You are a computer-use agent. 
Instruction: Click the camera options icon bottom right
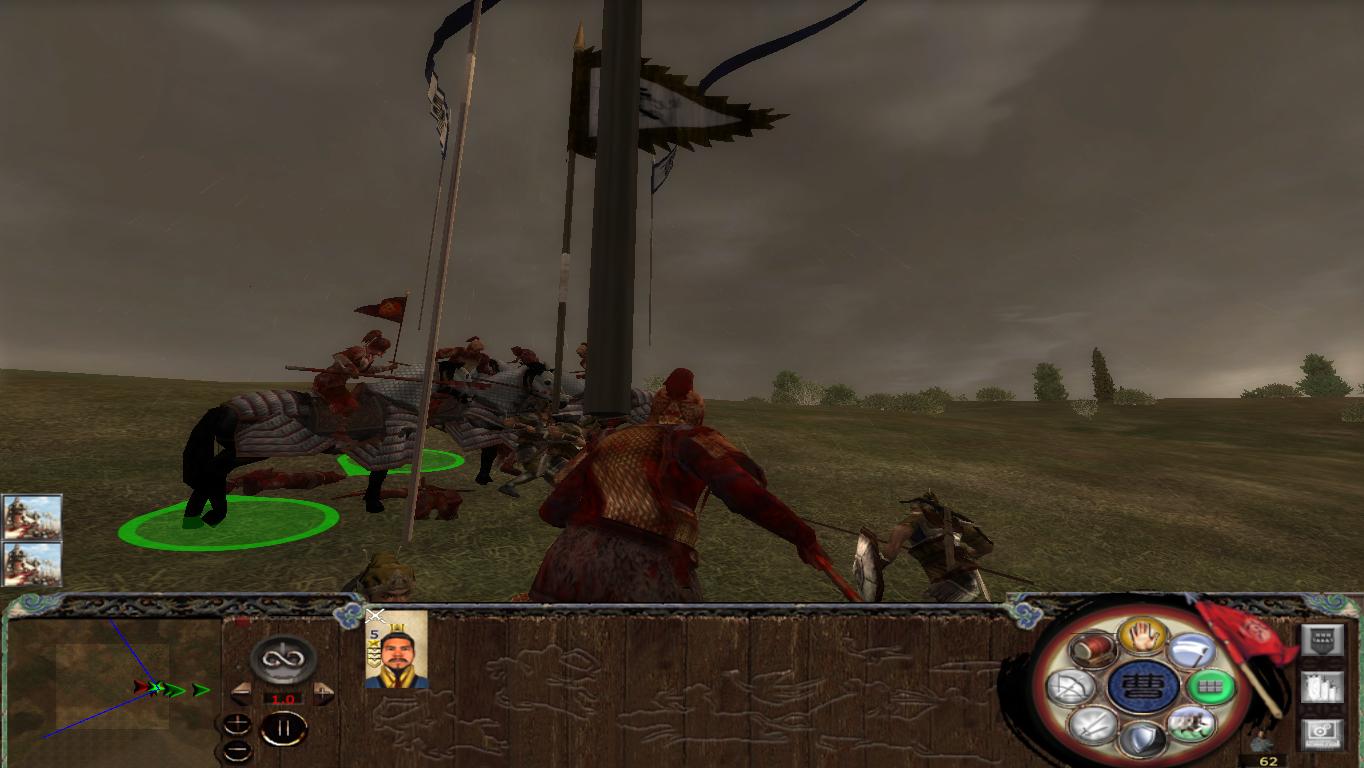1320,736
